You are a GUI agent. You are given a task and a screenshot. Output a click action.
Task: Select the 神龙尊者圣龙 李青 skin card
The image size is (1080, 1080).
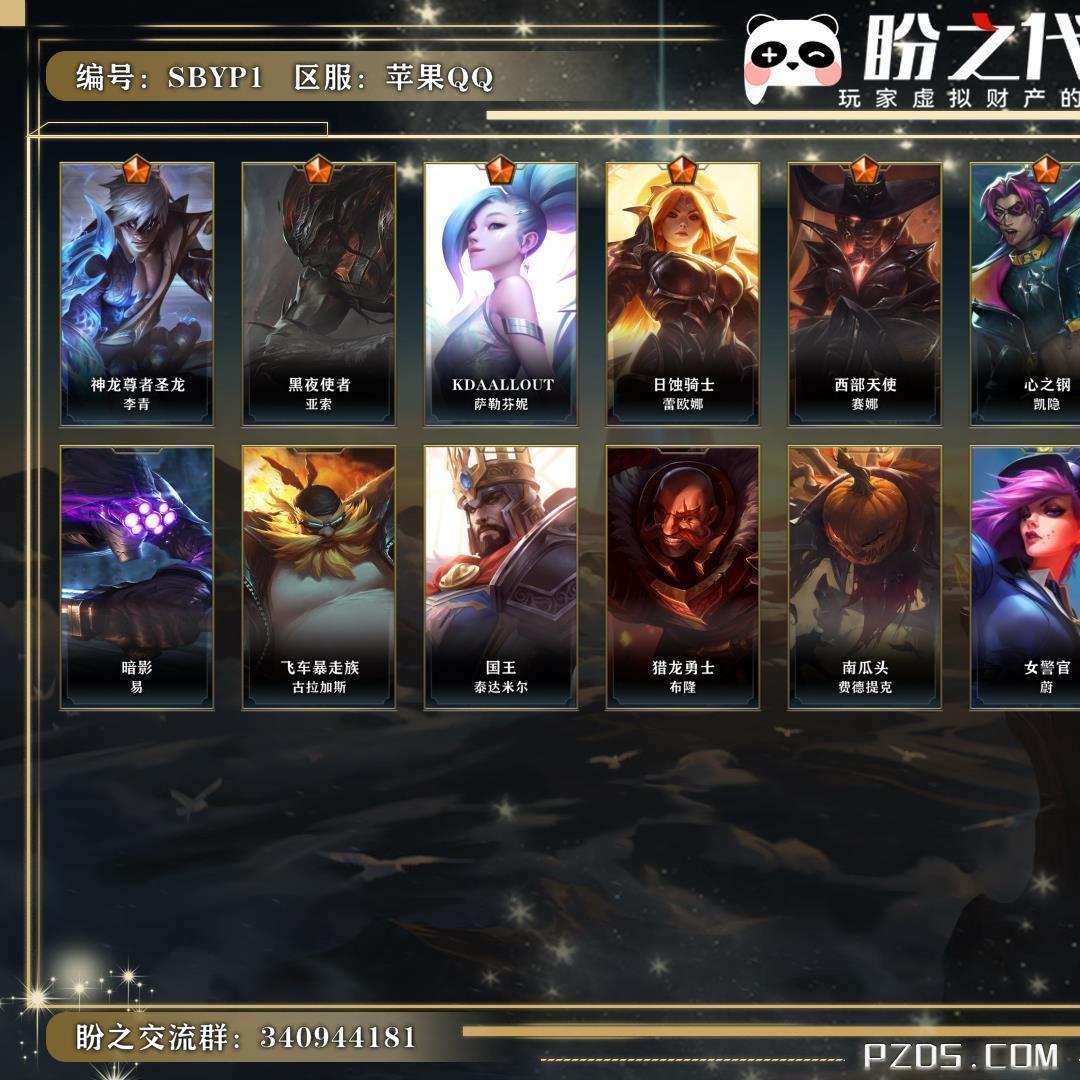point(137,294)
